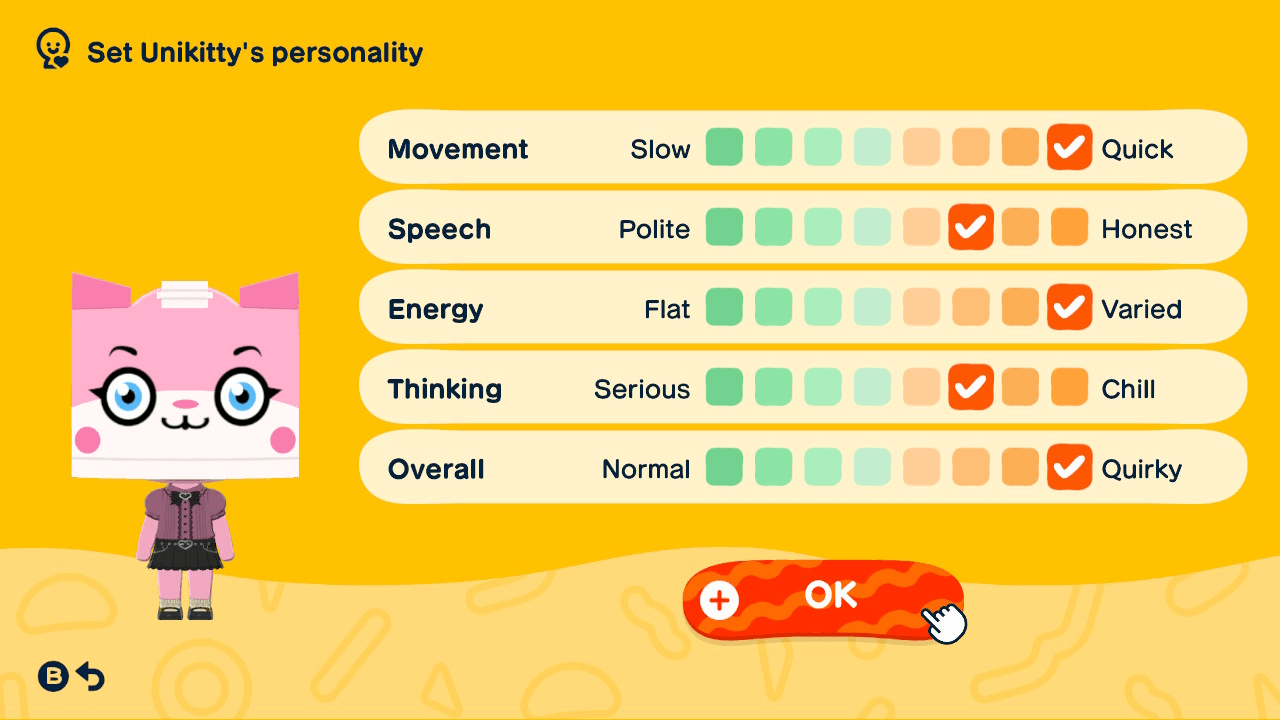This screenshot has width=1280, height=720.
Task: Click the Overall row label
Action: click(x=436, y=467)
